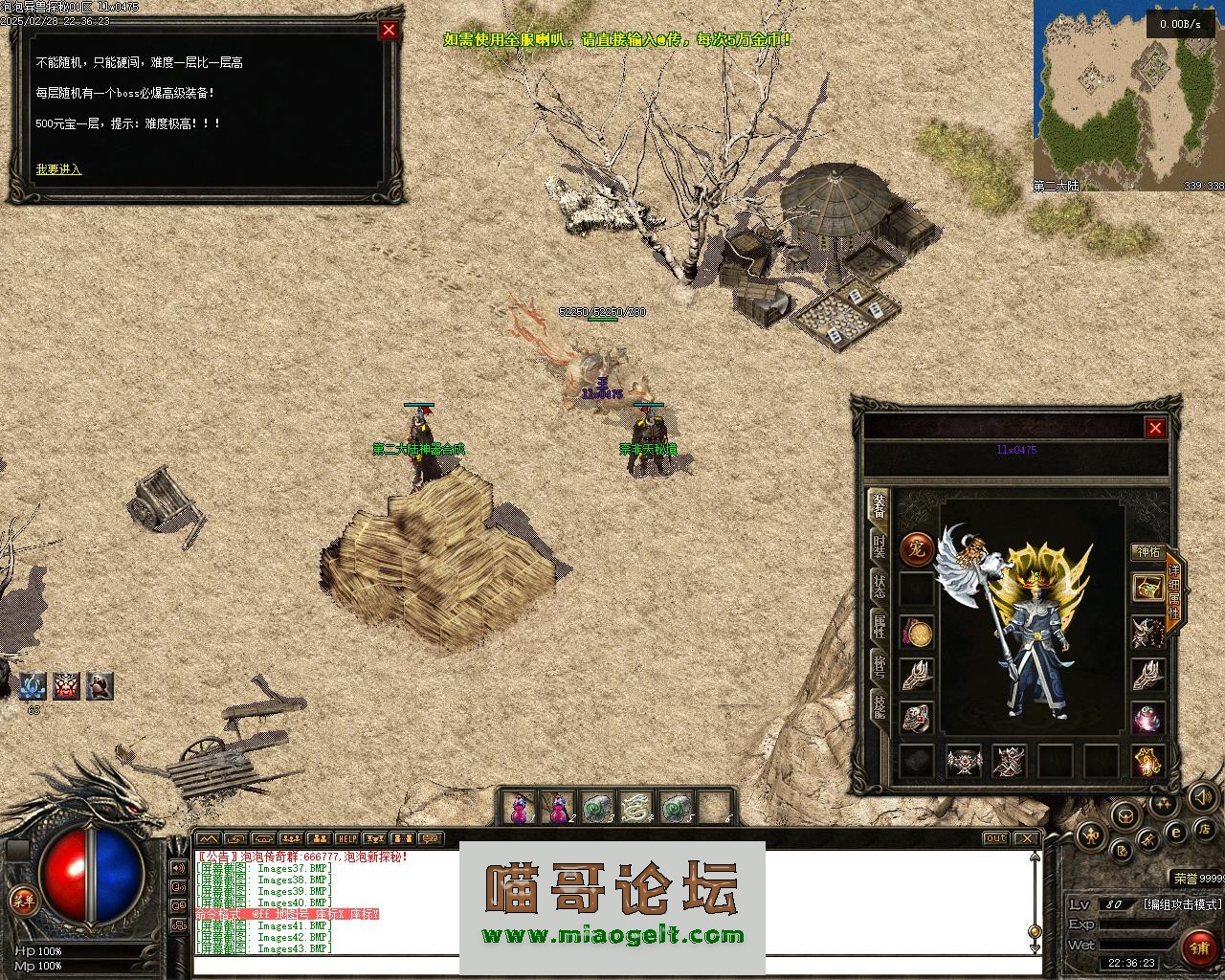Select the skull ring equipment slot
Screen dimensions: 1225x980
point(917,718)
